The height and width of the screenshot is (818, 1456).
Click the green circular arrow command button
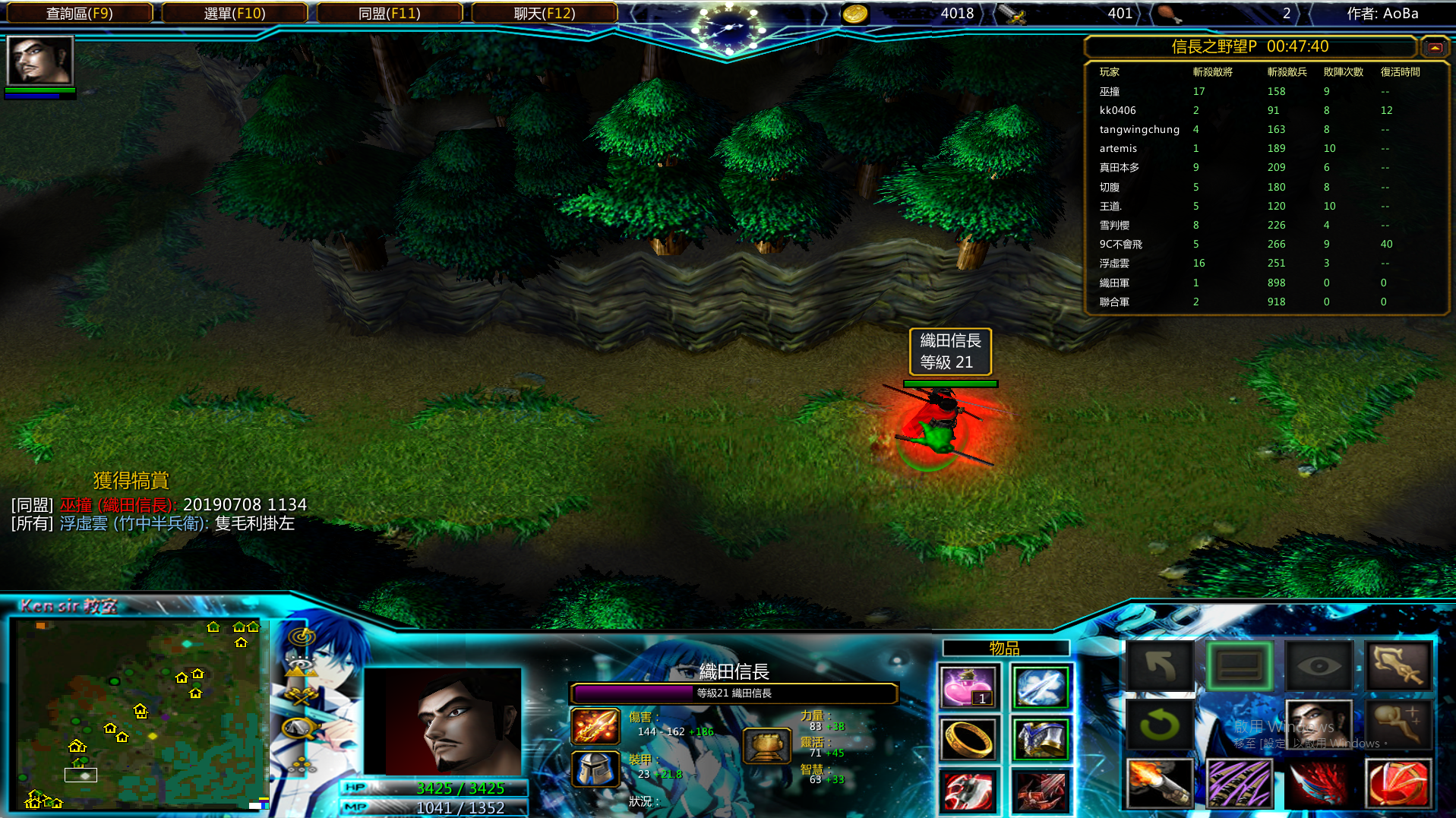(x=1159, y=725)
